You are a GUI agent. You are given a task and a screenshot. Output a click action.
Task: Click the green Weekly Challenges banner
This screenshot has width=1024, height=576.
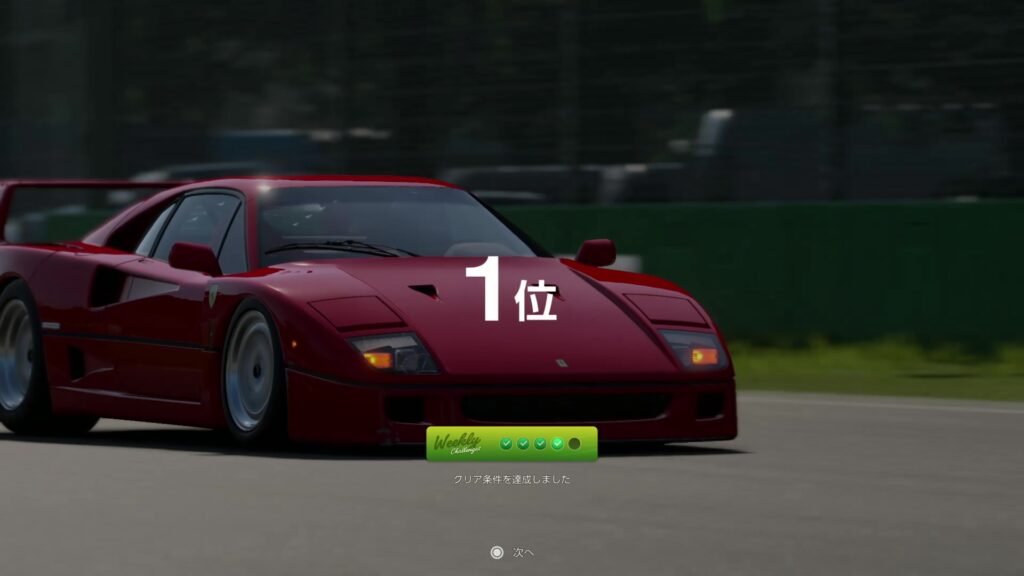[x=511, y=444]
